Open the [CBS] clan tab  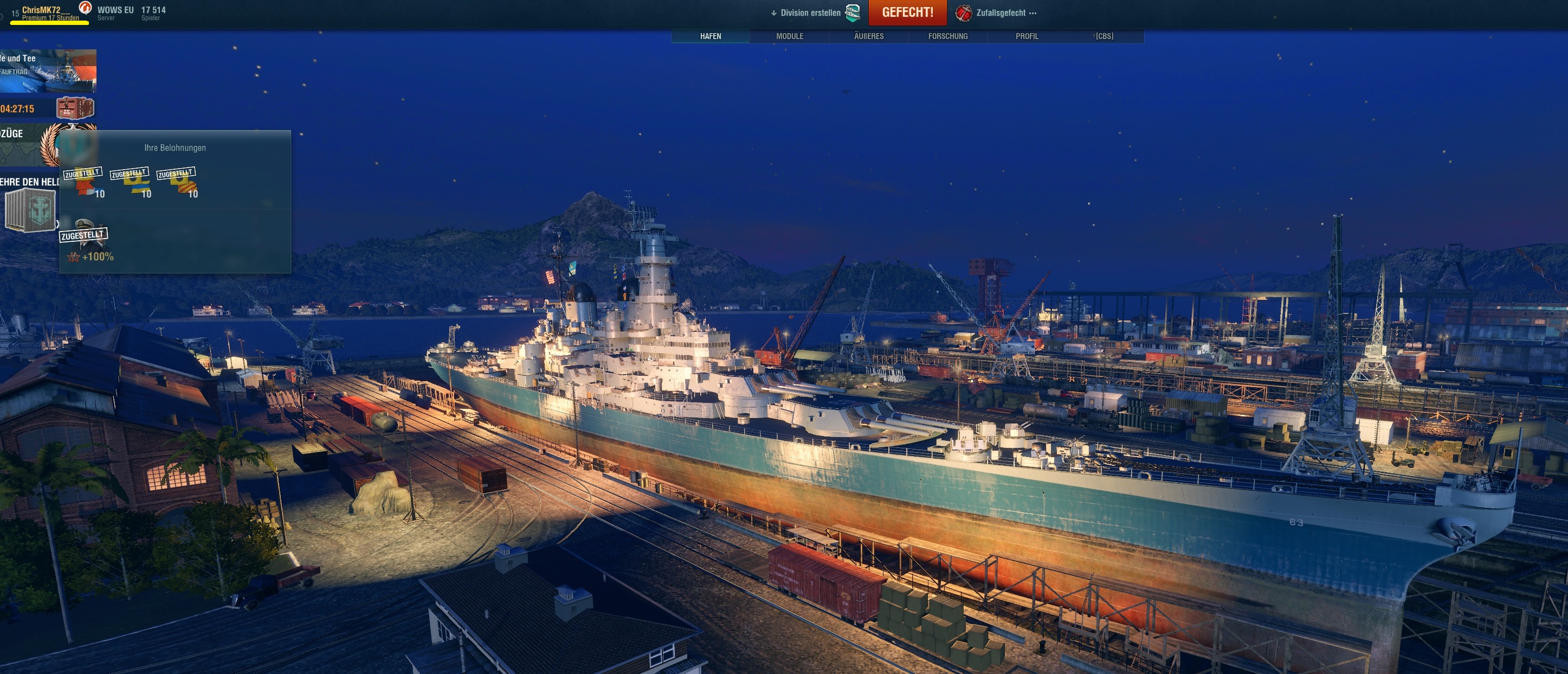pos(1104,36)
